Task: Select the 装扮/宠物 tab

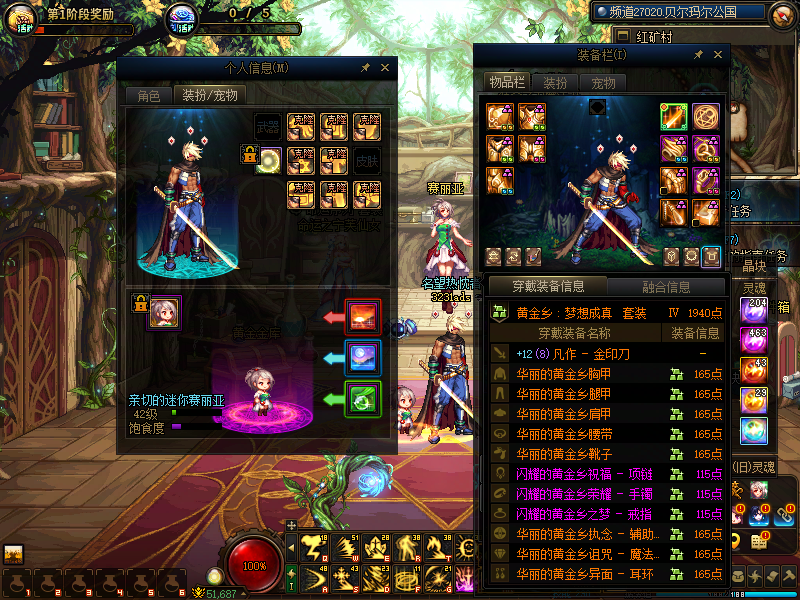Action: 209,96
